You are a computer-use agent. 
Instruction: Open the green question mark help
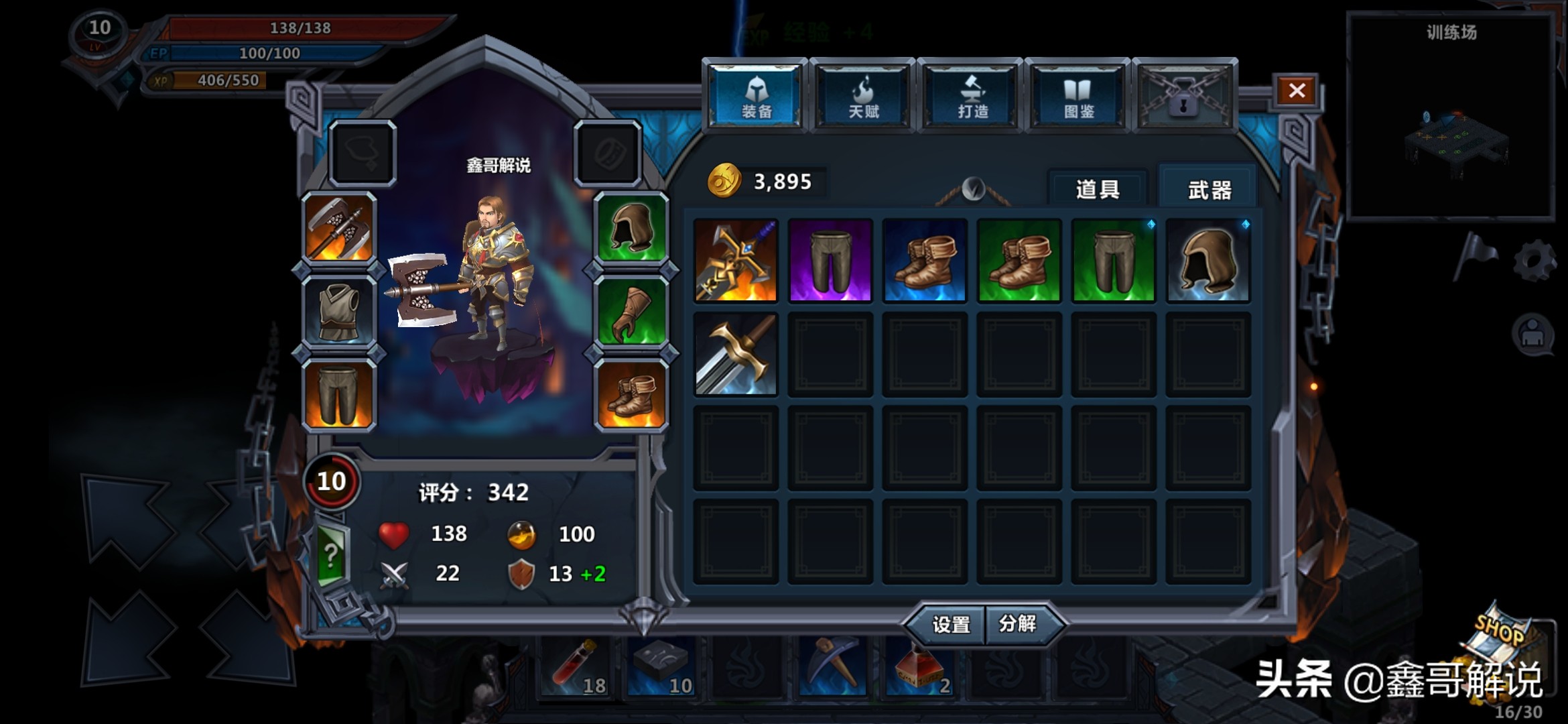pyautogui.click(x=332, y=555)
